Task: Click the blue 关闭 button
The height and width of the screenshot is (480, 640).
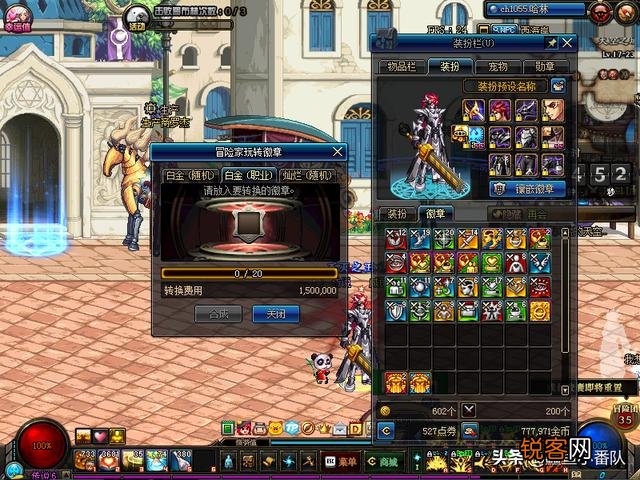Action: (276, 313)
